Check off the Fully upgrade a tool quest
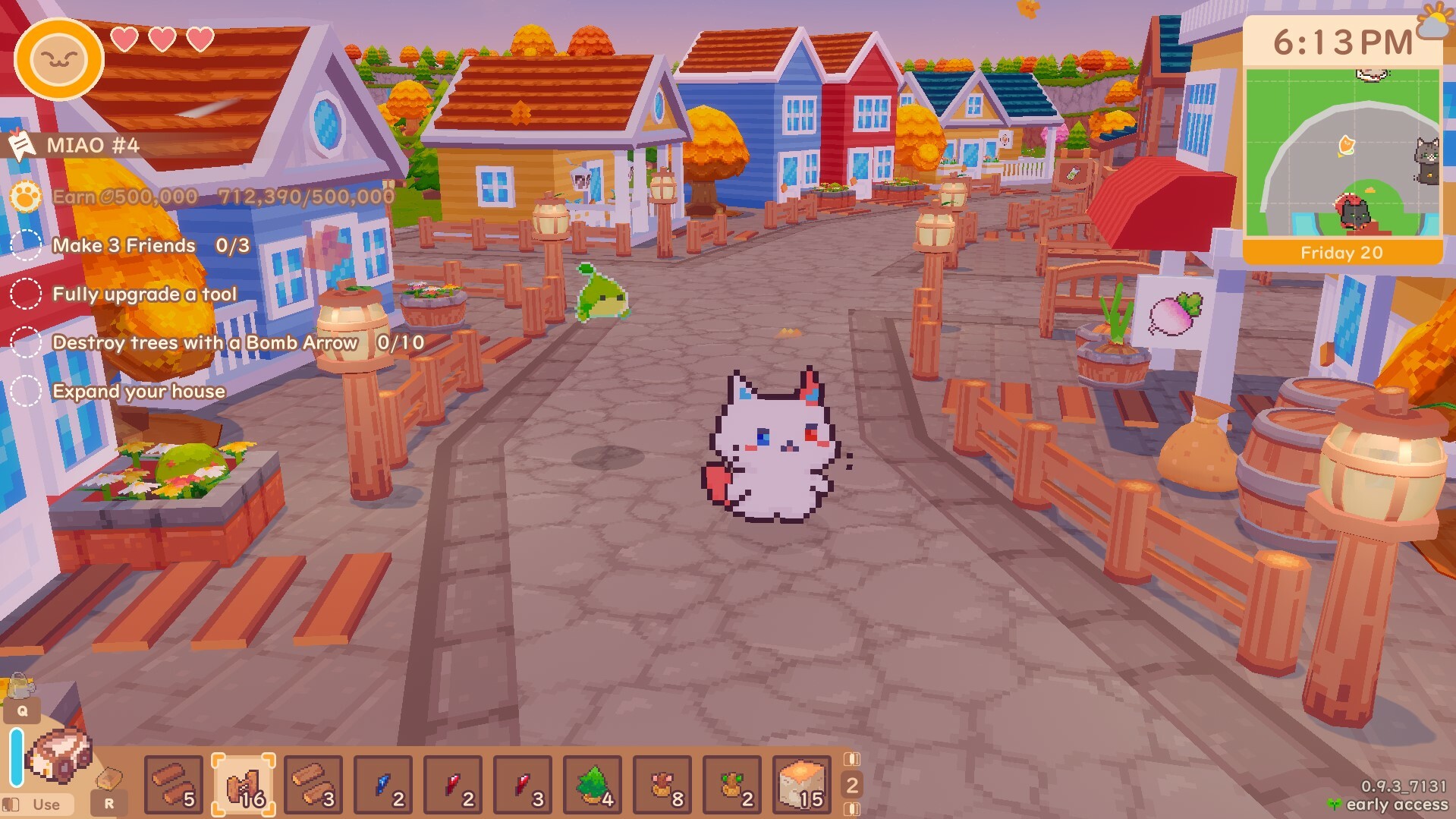Screen dimensions: 1456x819 (27, 294)
